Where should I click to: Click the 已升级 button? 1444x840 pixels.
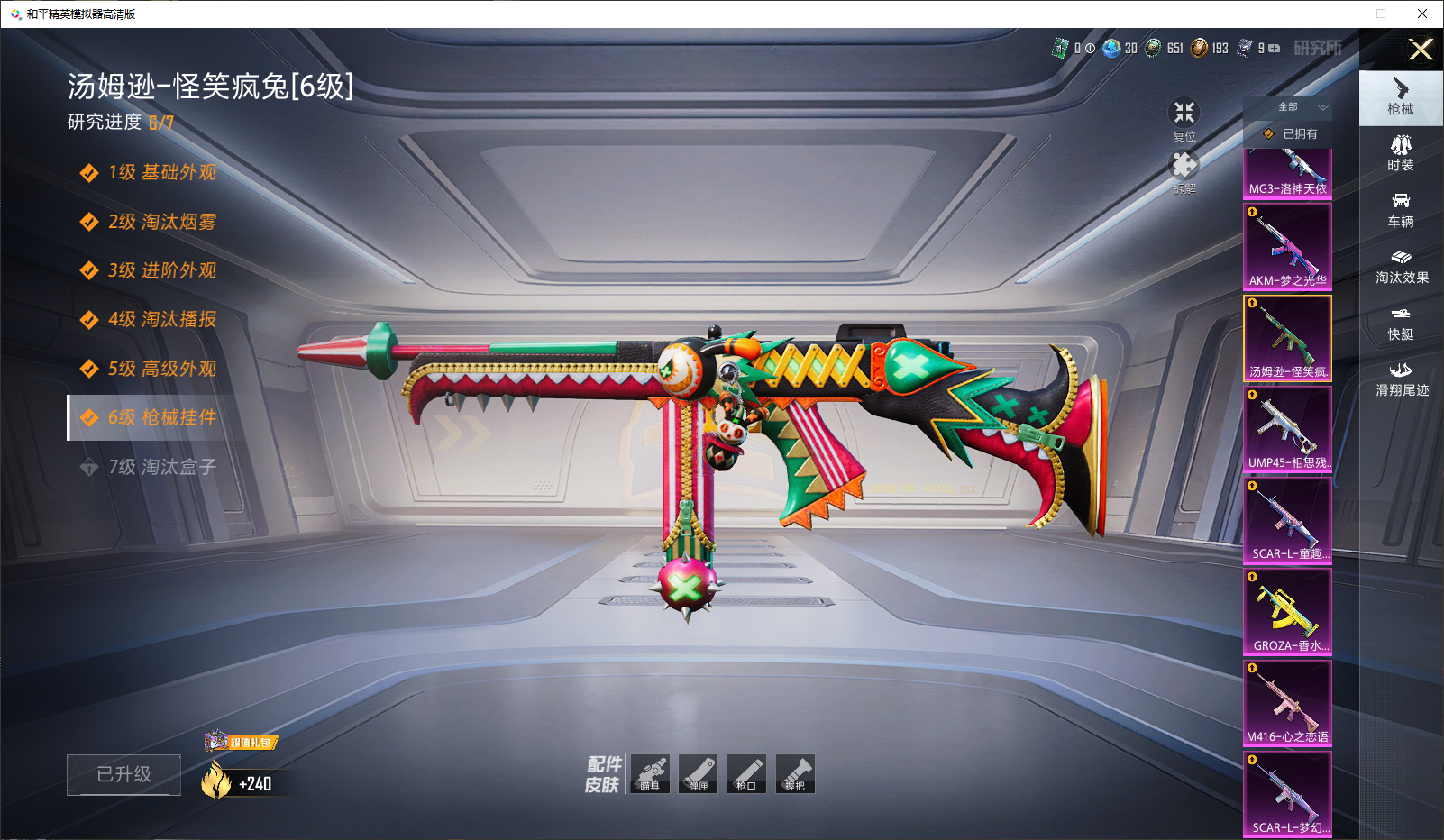(x=123, y=774)
